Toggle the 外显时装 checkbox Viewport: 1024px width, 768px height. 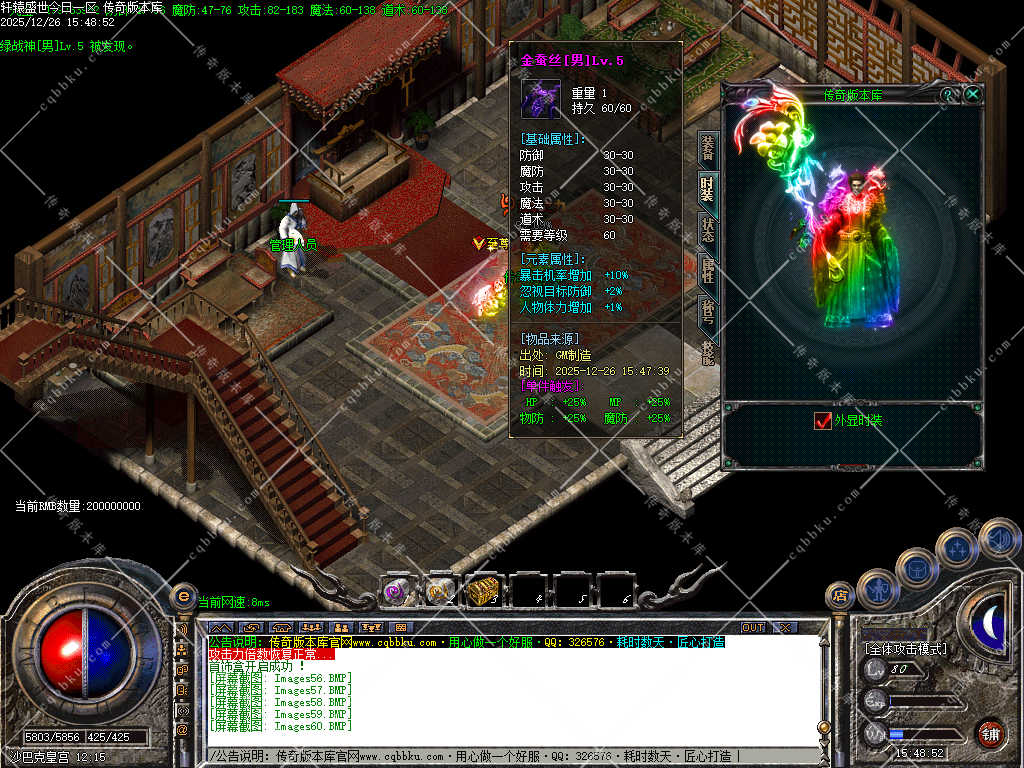[824, 421]
